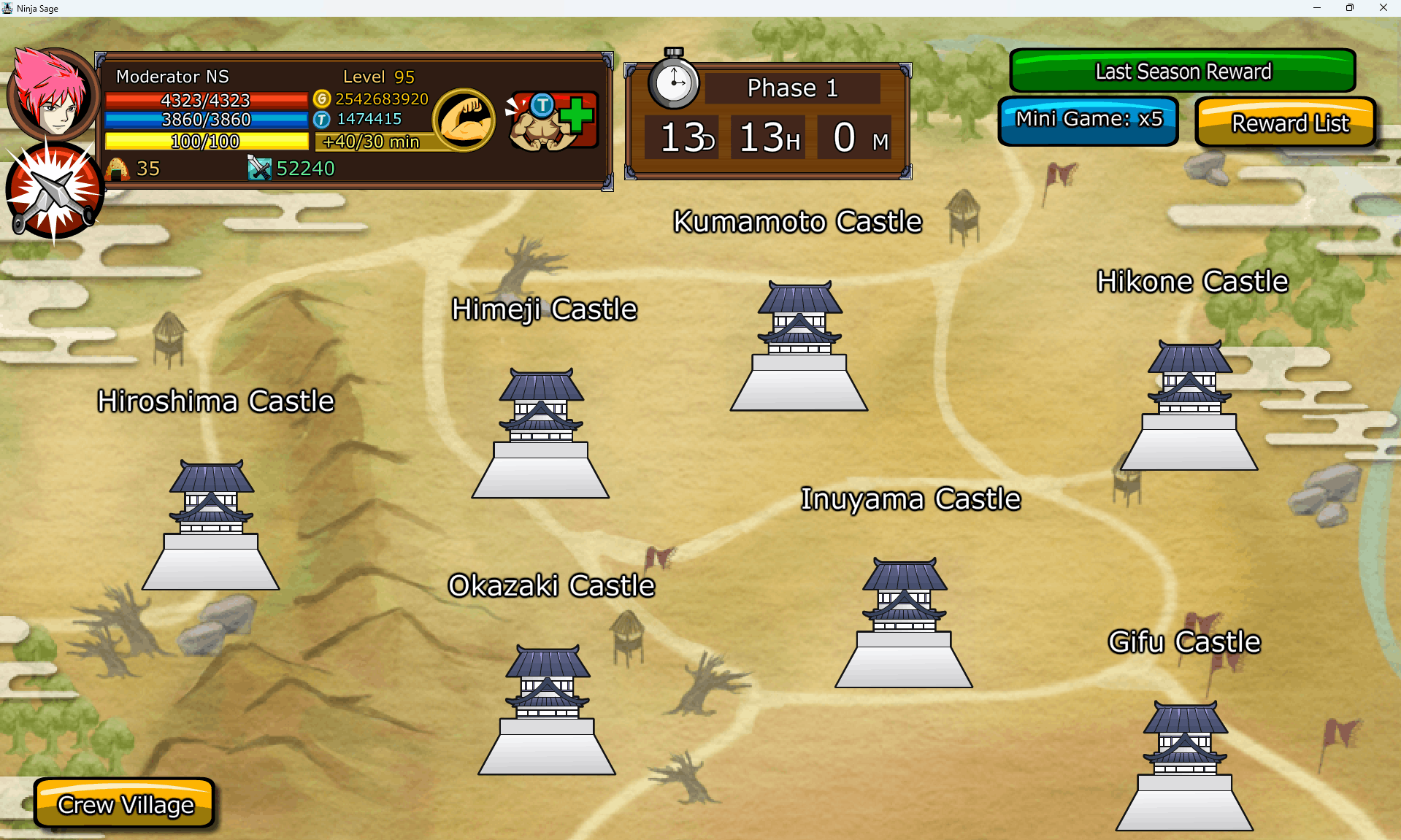Viewport: 1401px width, 840px height.
Task: Choose Himeji Castle
Action: tap(540, 435)
